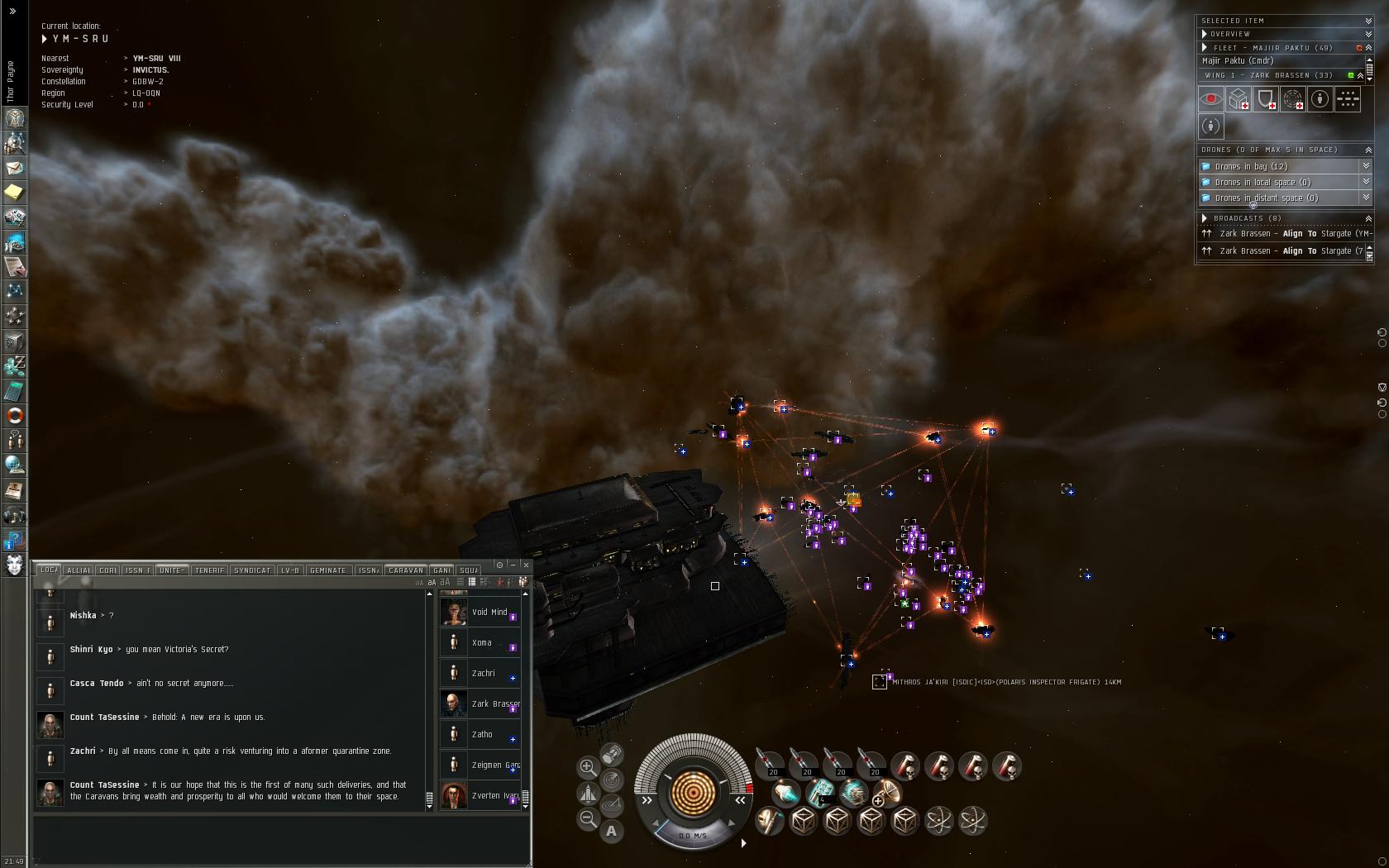Request shield with the shield broadcast button
This screenshot has width=1389, height=868.
tap(1266, 100)
